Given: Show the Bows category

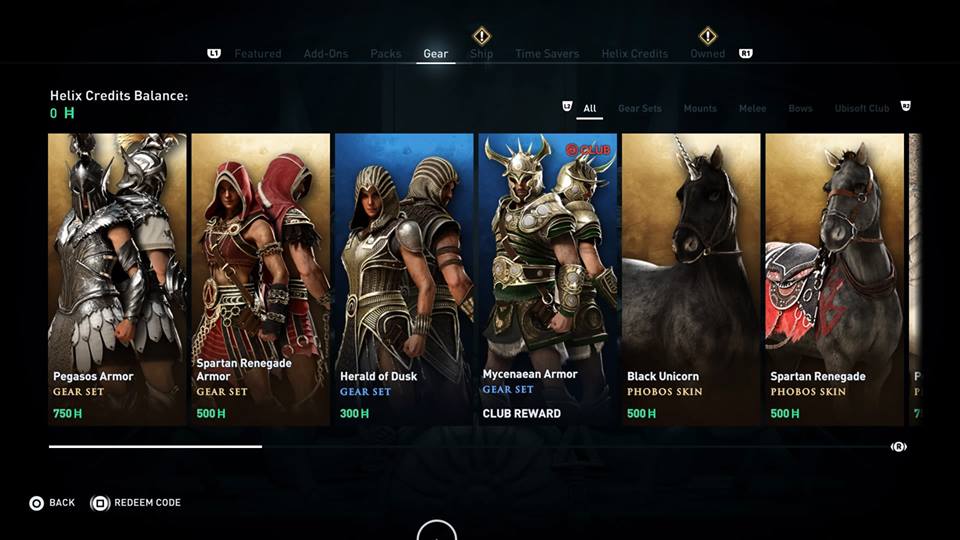Looking at the screenshot, I should click(800, 109).
